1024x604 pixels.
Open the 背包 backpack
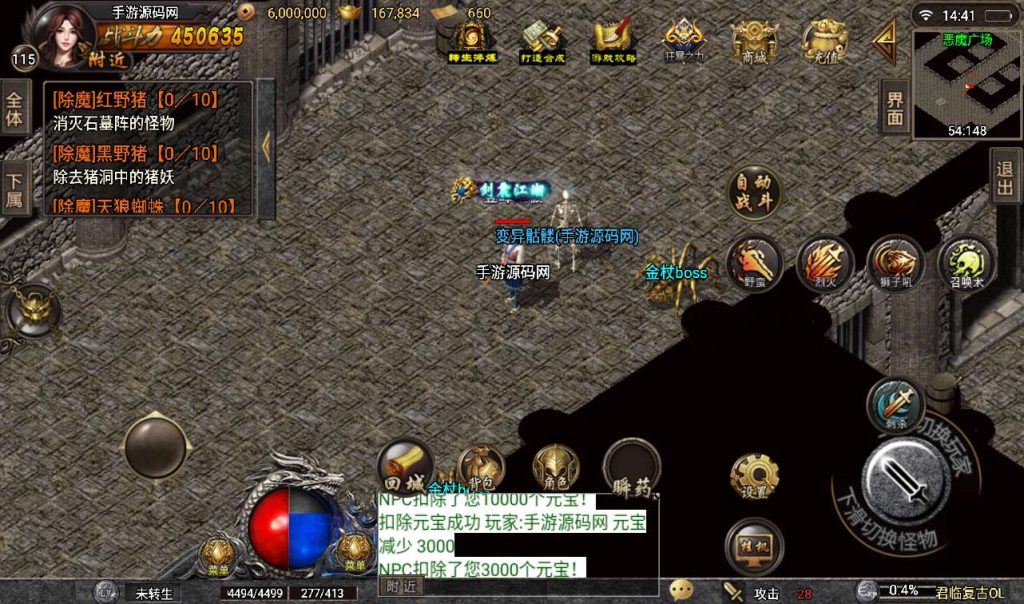click(x=480, y=467)
